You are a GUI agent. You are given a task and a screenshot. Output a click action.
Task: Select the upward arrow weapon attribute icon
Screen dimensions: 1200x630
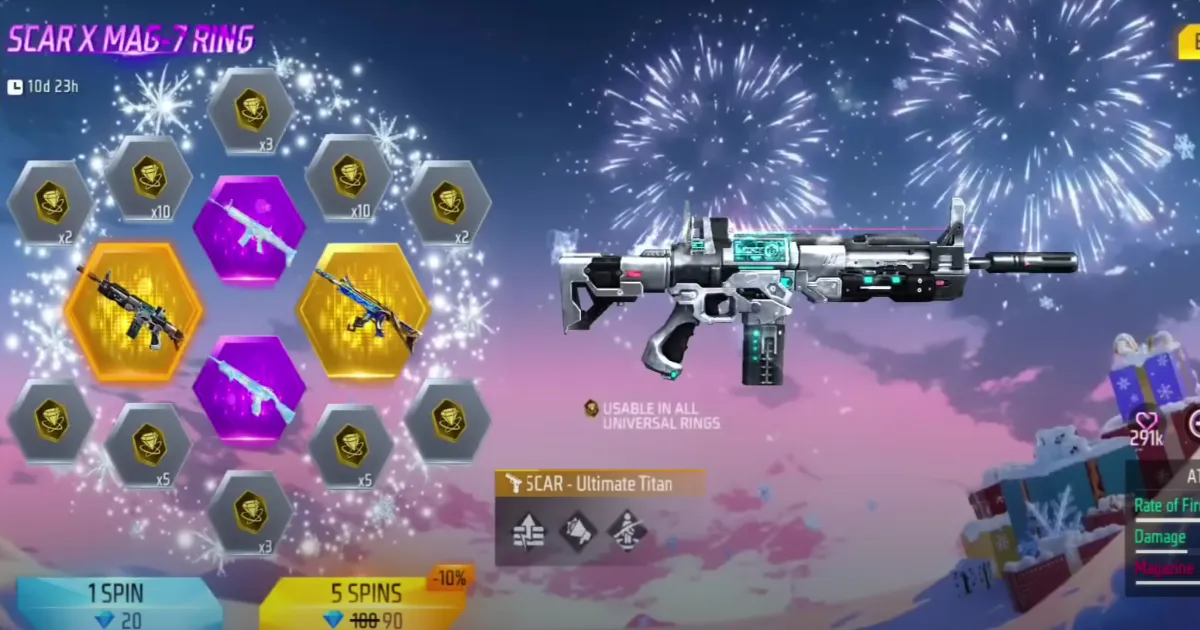click(527, 531)
